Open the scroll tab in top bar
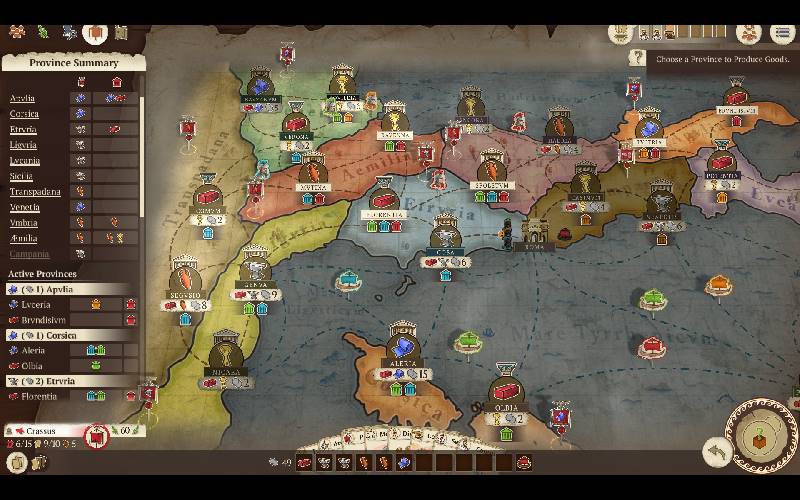Image resolution: width=800 pixels, height=500 pixels. click(x=121, y=33)
